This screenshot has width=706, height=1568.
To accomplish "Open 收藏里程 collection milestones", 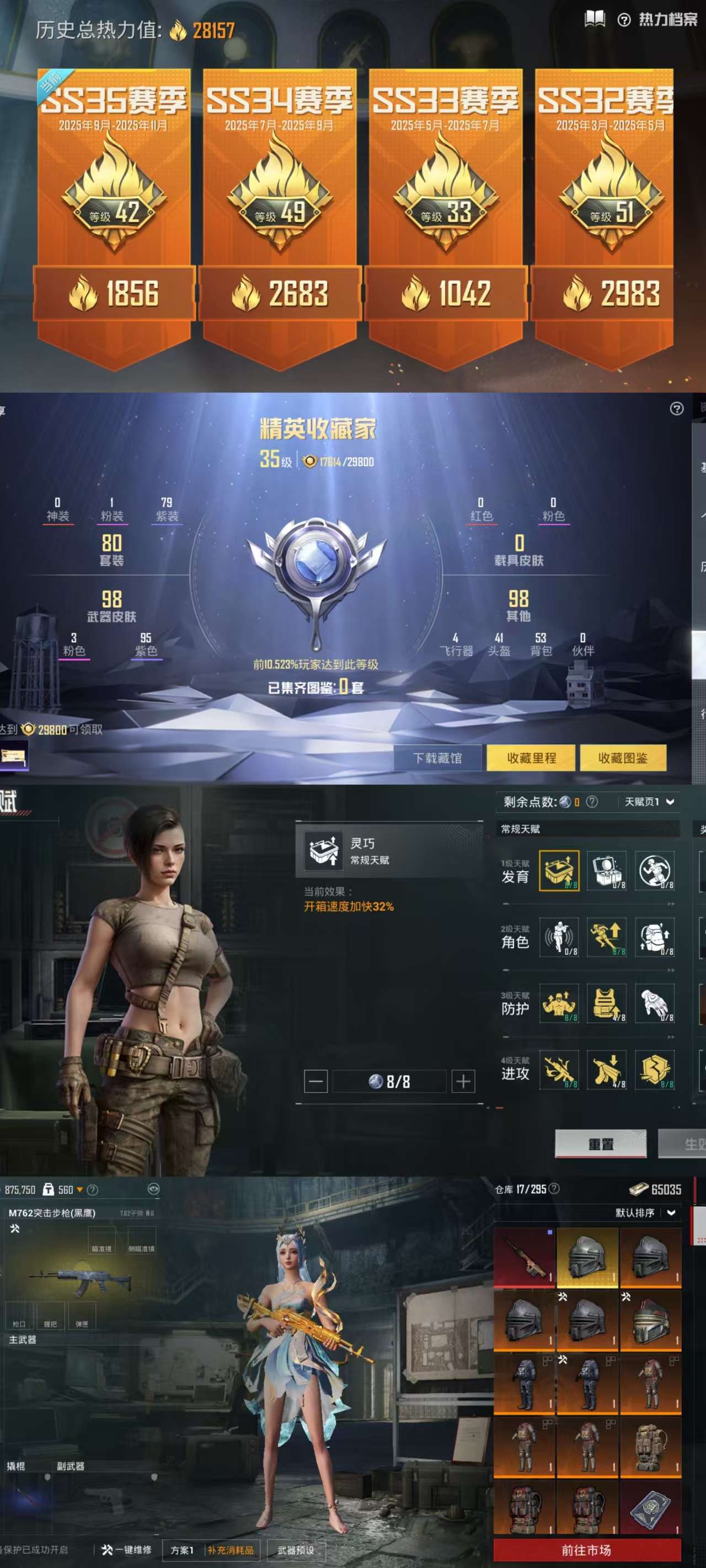I will tap(531, 758).
